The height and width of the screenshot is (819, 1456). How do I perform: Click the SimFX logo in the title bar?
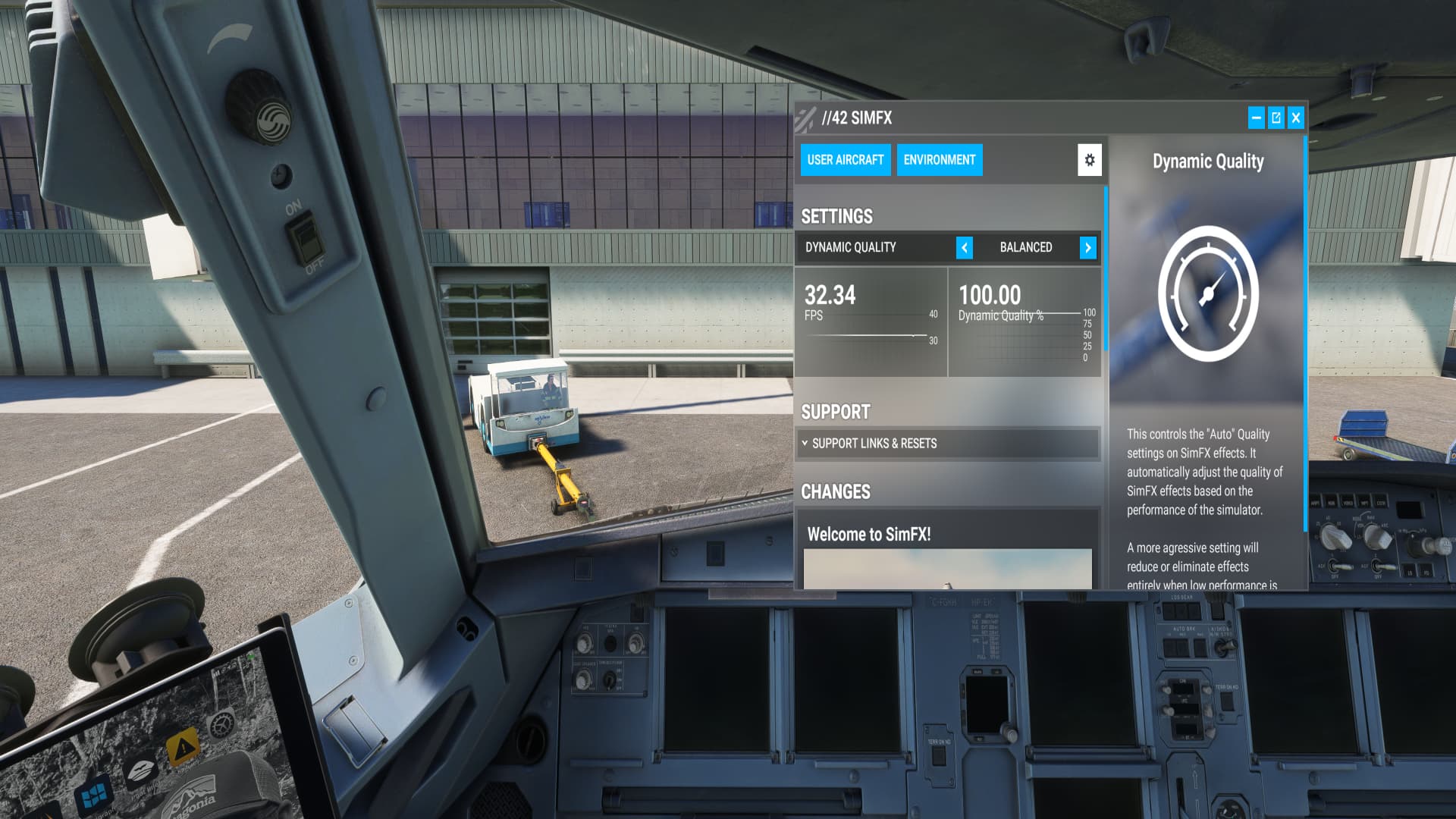805,118
